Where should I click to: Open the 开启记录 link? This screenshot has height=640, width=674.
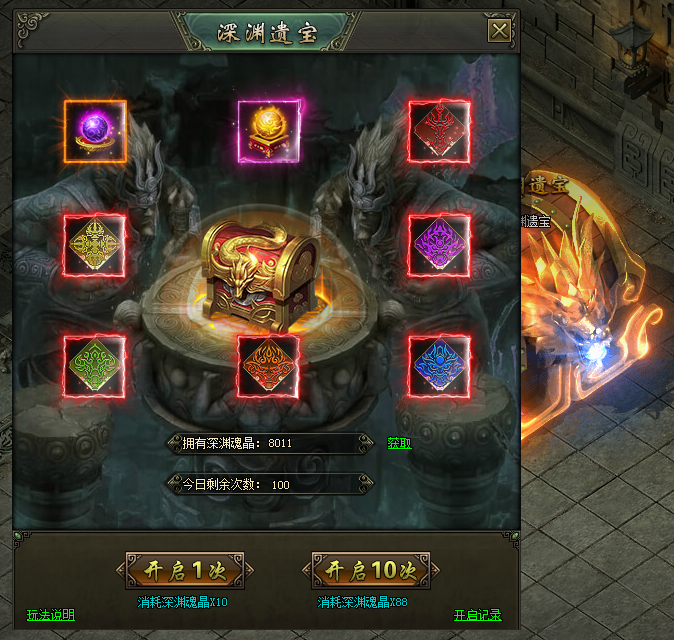click(477, 615)
